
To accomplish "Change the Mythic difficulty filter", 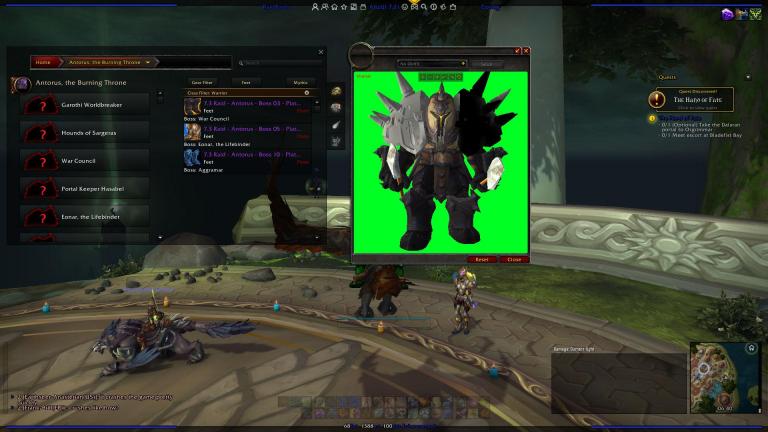I will coord(300,82).
